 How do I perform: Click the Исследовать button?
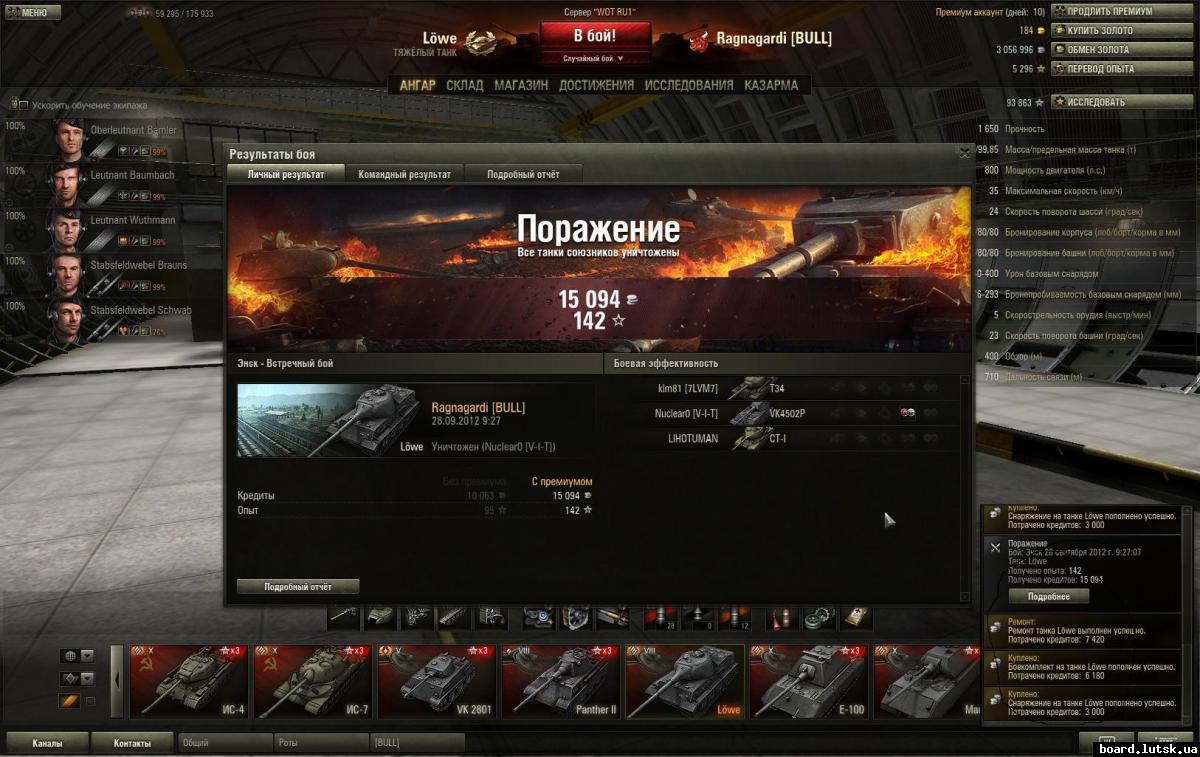tap(1095, 102)
